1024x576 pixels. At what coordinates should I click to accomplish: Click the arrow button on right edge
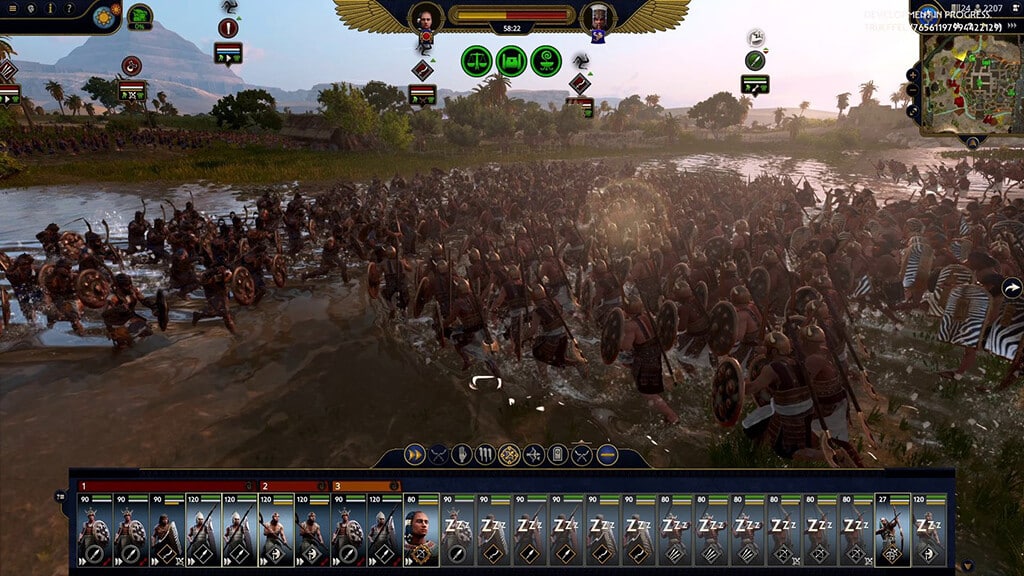1012,288
